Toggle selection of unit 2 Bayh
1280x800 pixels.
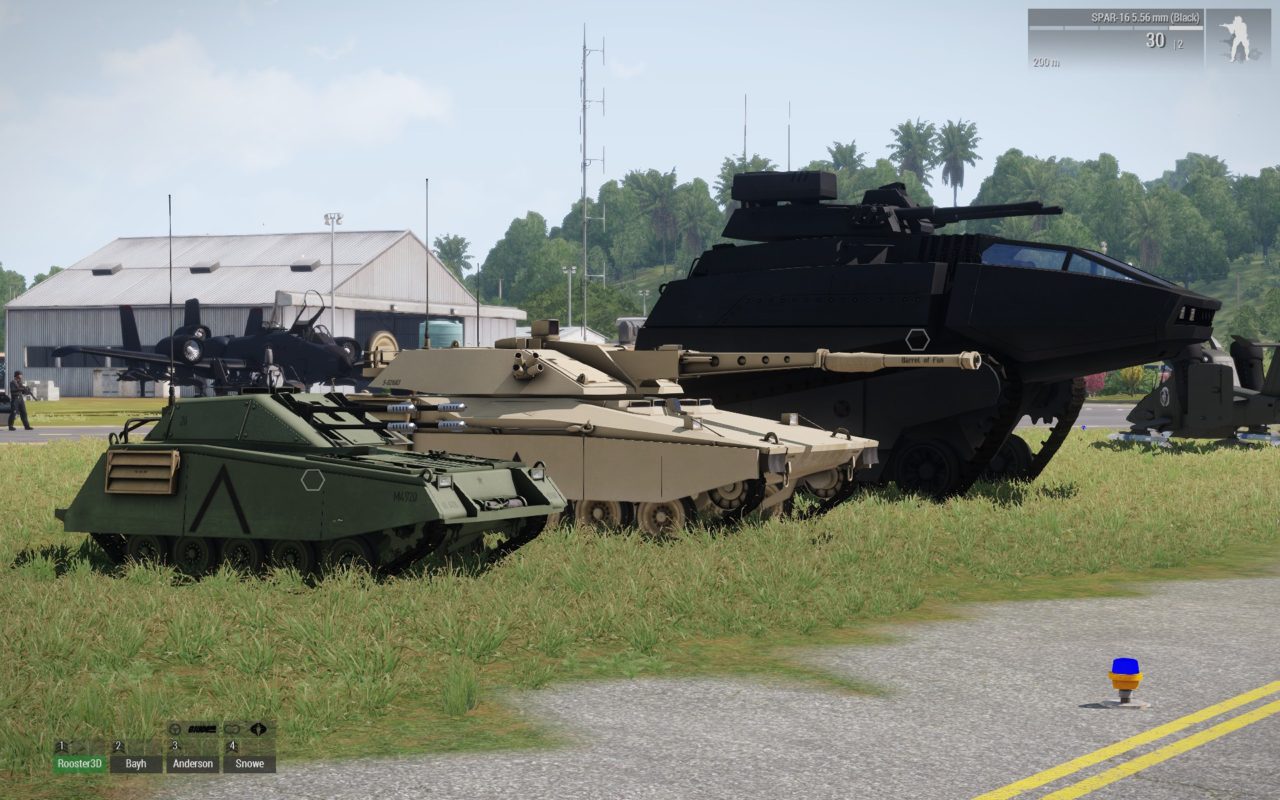(137, 762)
